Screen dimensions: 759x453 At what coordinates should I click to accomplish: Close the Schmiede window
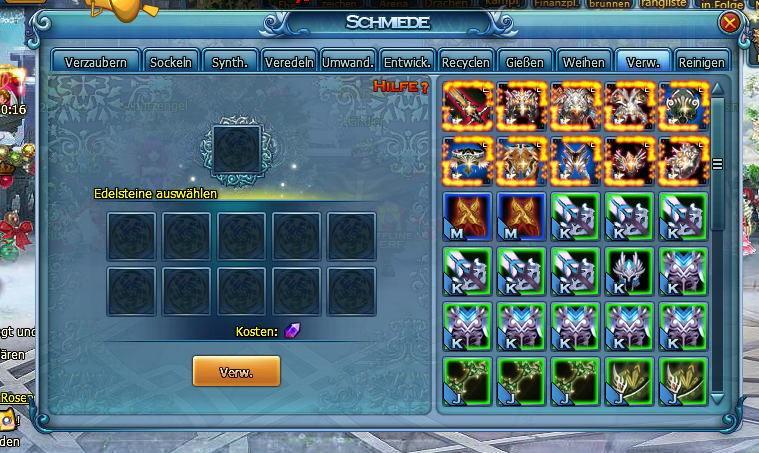729,22
